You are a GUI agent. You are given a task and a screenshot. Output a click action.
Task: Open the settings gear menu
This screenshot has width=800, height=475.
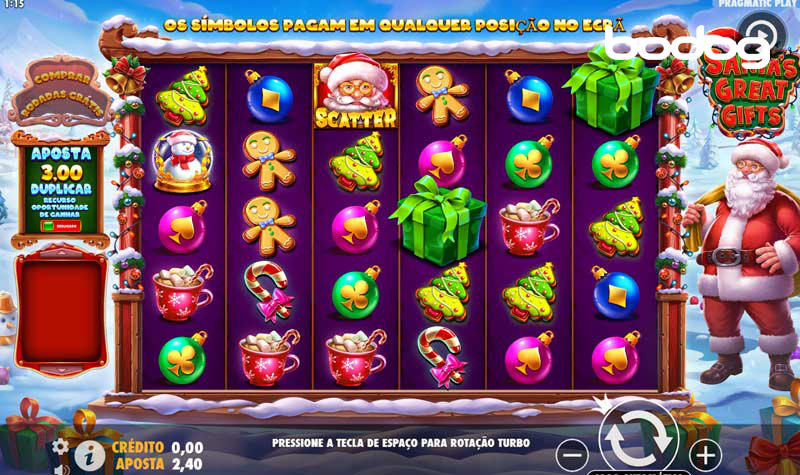pyautogui.click(x=60, y=446)
